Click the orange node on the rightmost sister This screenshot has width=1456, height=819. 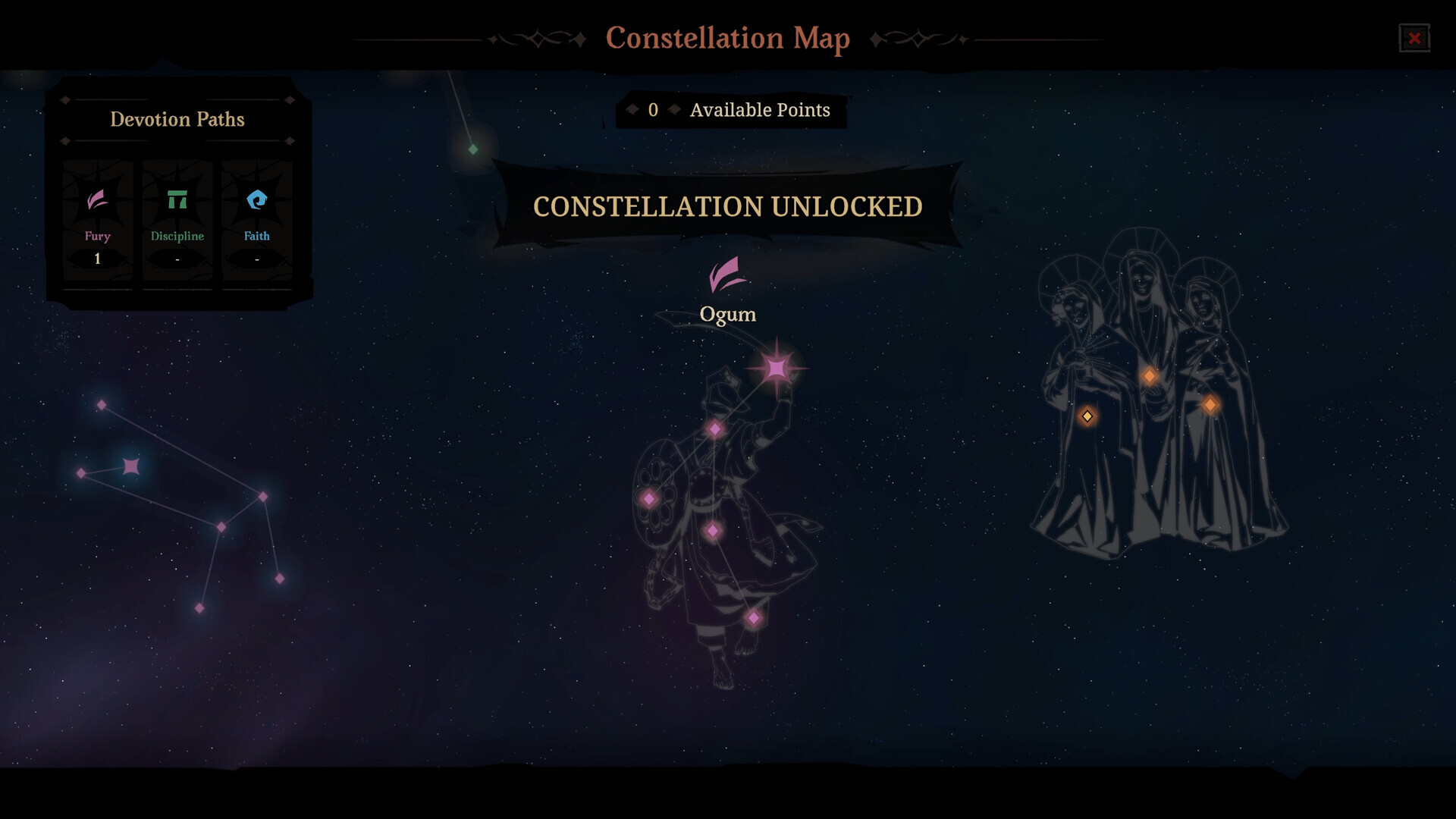coord(1212,405)
